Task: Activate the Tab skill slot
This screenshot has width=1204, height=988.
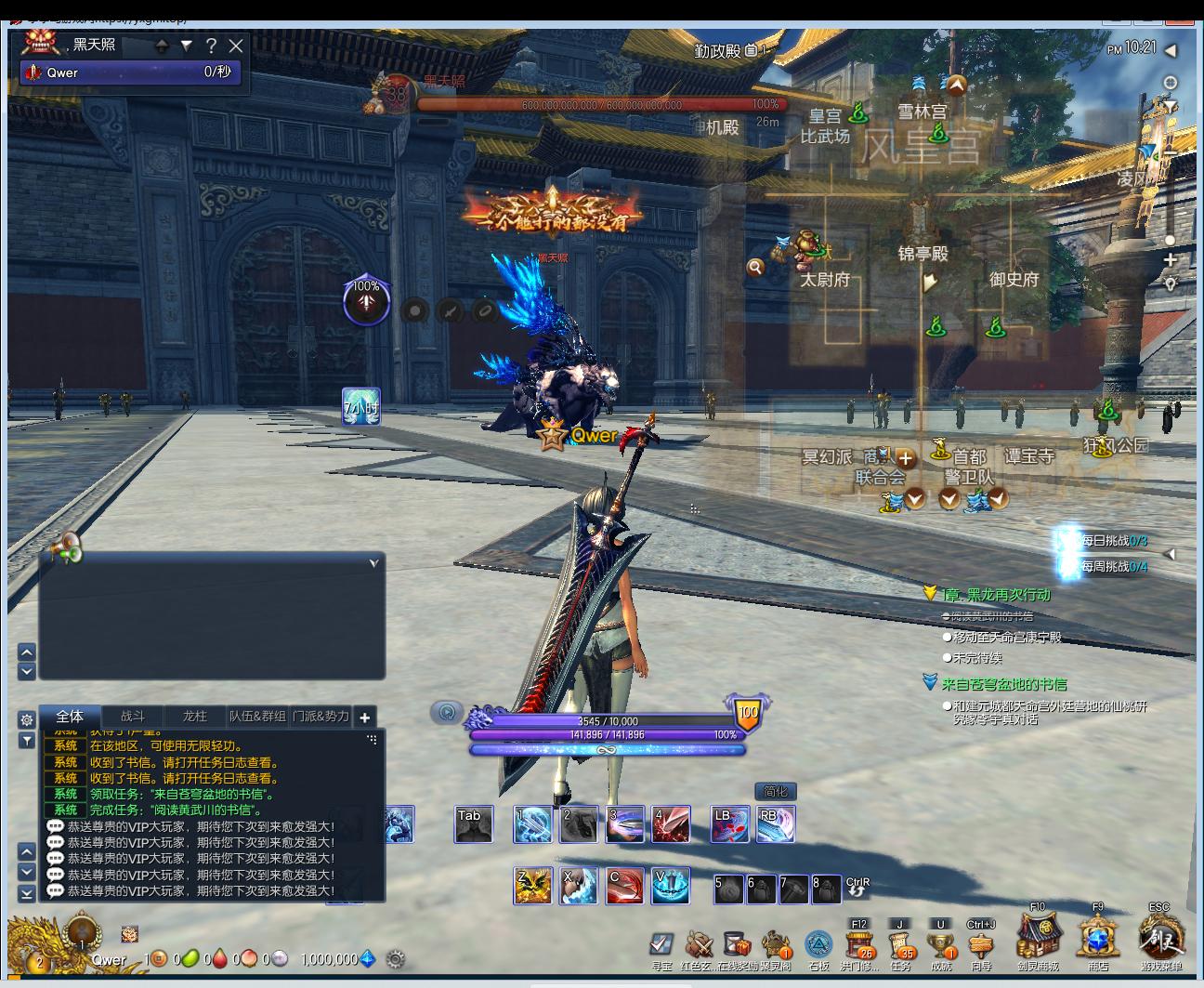Action: (474, 825)
